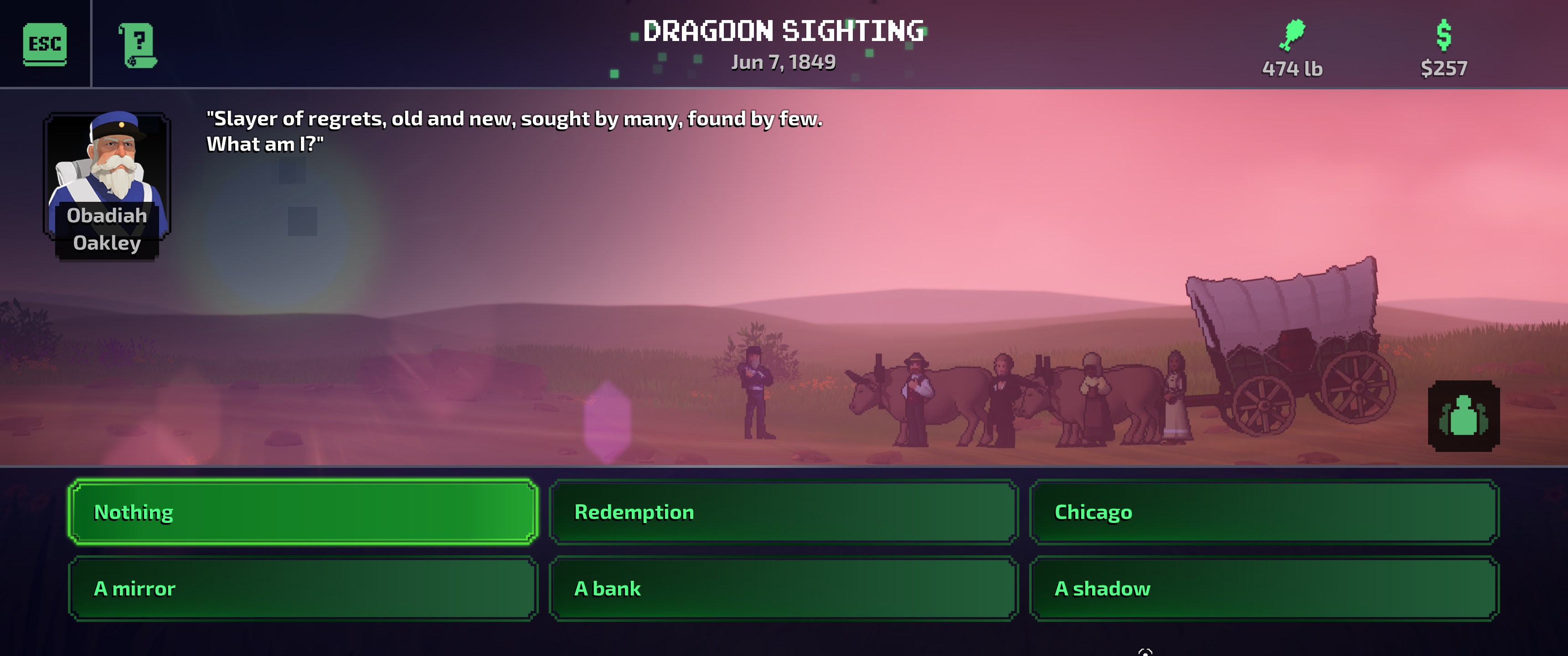Open the question mark scroll help icon

[x=138, y=45]
